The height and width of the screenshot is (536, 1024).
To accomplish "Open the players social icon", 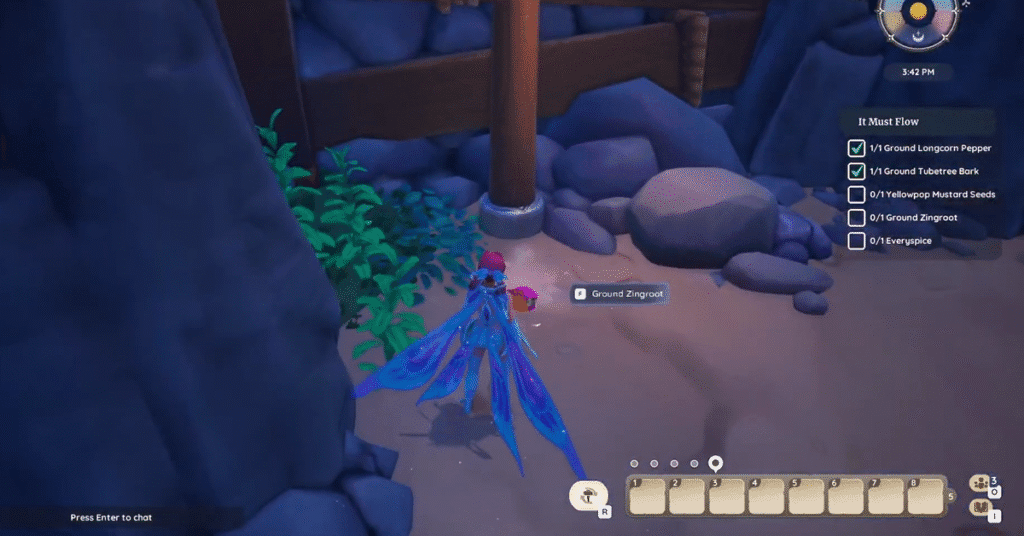I will [x=981, y=484].
